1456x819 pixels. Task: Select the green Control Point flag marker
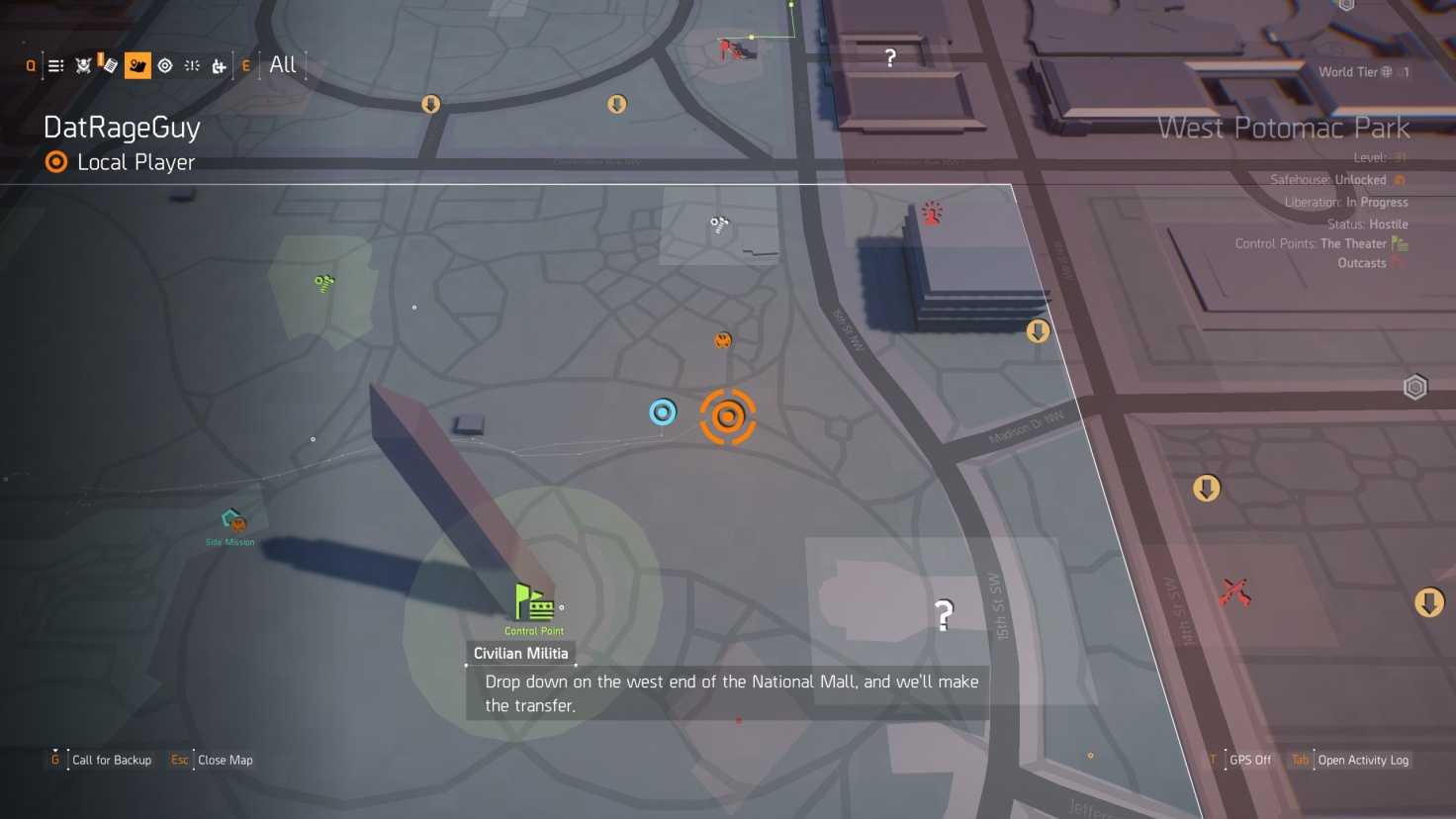[534, 602]
